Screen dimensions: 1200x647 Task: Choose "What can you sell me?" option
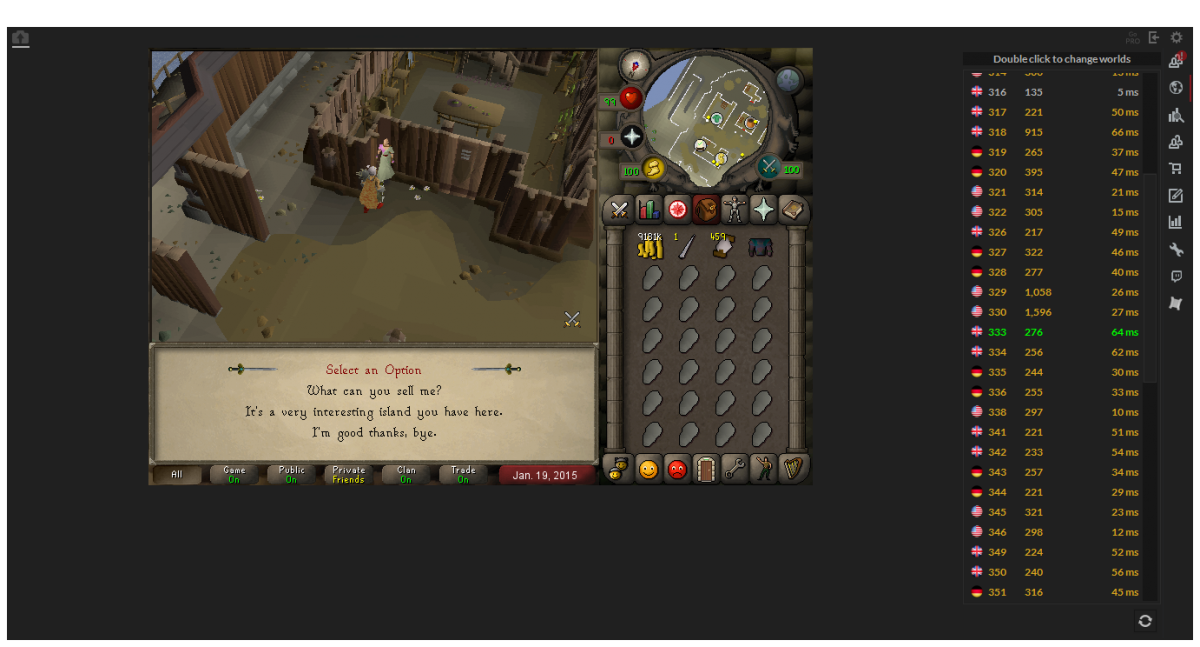(373, 390)
